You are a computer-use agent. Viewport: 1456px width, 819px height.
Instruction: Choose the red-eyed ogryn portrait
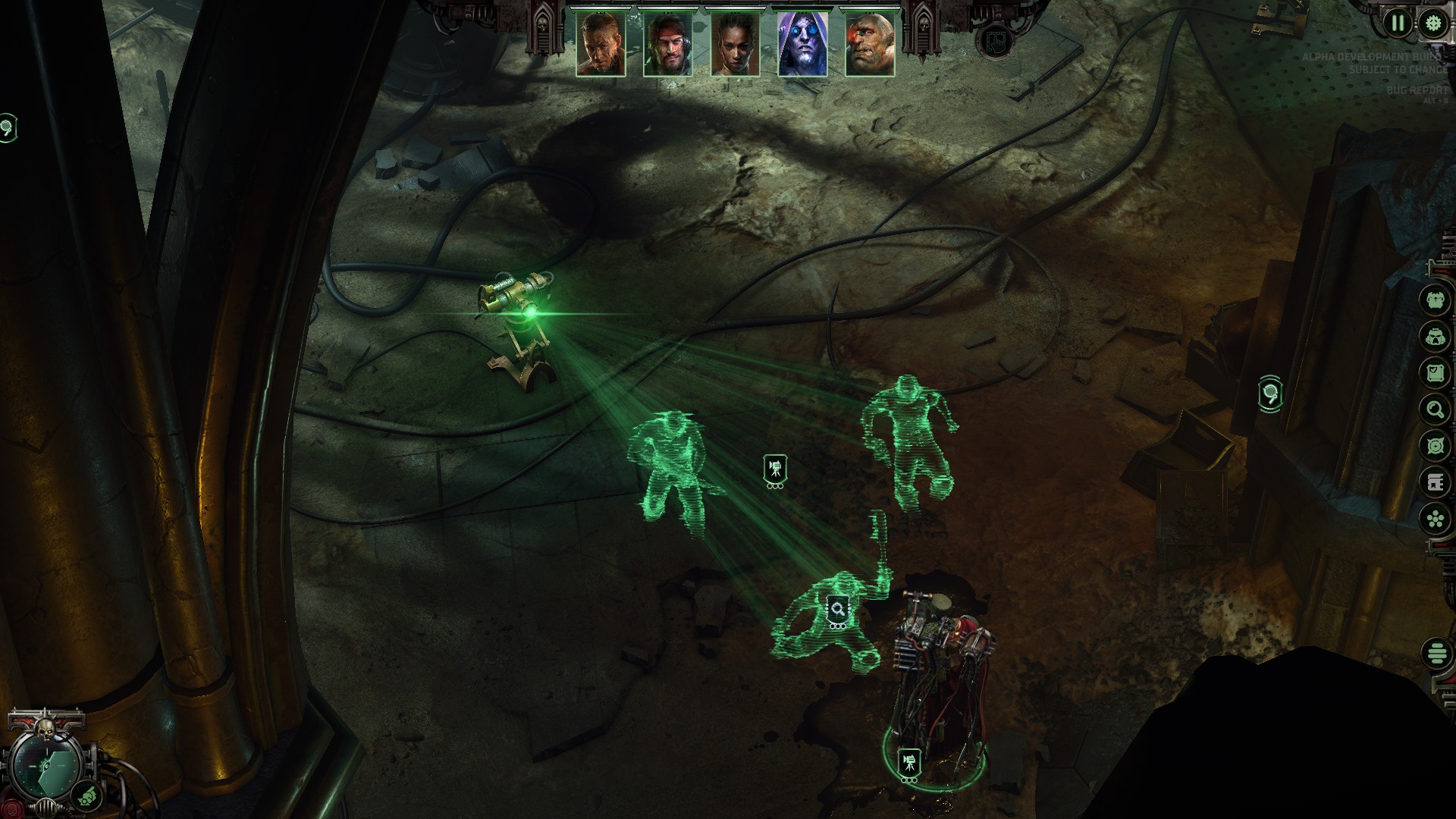pyautogui.click(x=870, y=44)
